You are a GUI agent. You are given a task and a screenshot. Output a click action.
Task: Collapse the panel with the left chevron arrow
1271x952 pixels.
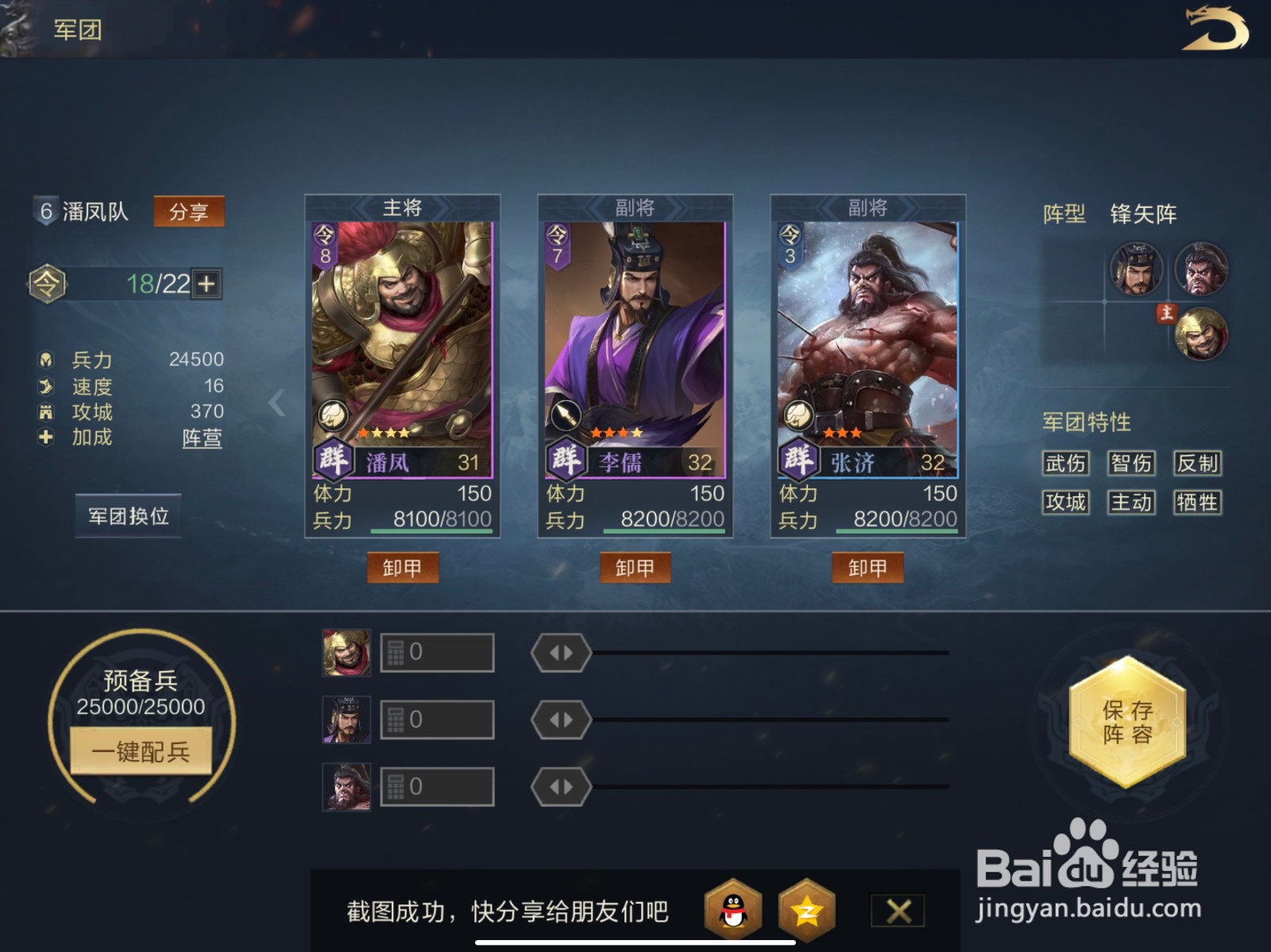click(x=277, y=403)
